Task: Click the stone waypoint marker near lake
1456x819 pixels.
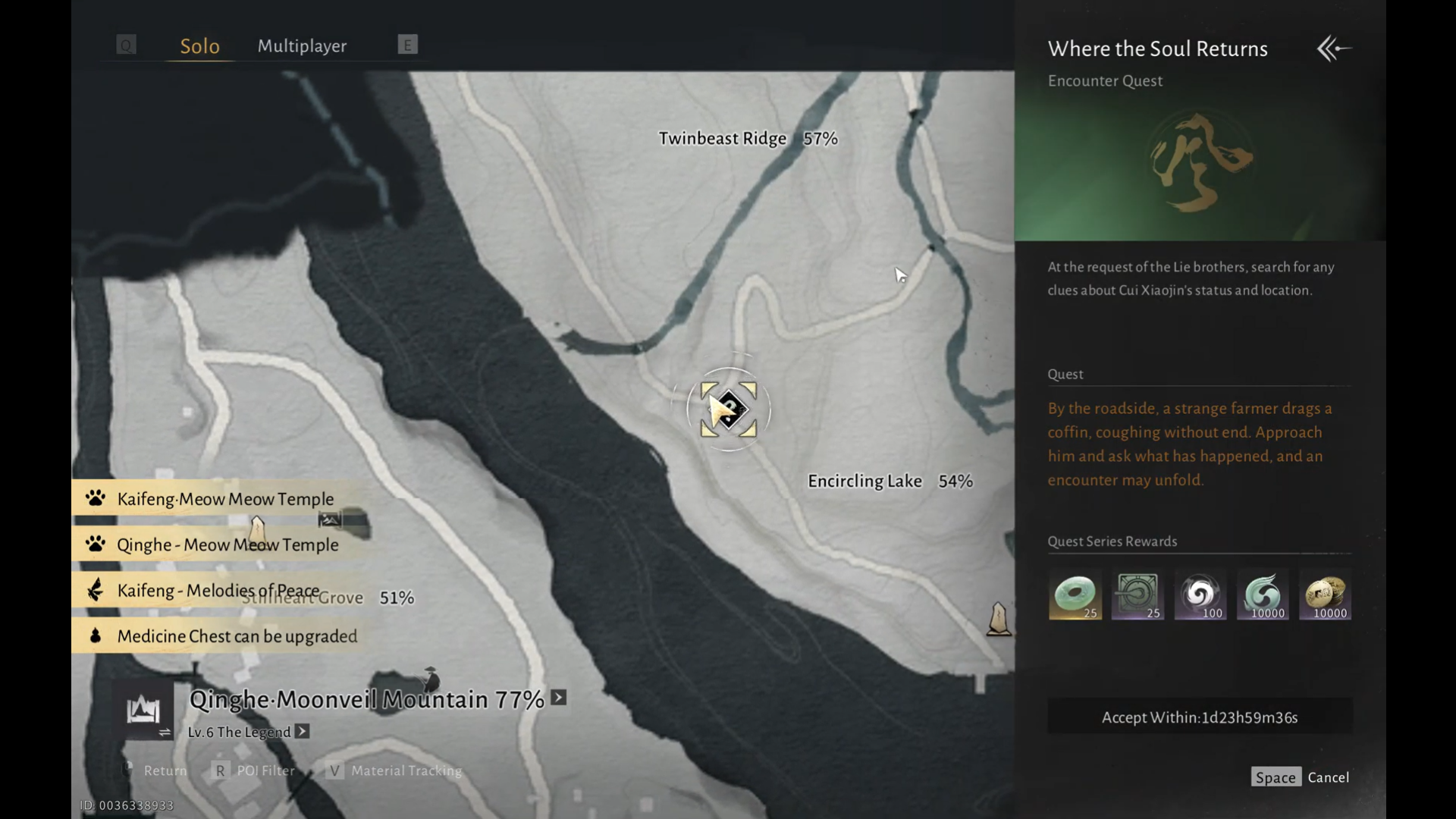Action: [999, 619]
